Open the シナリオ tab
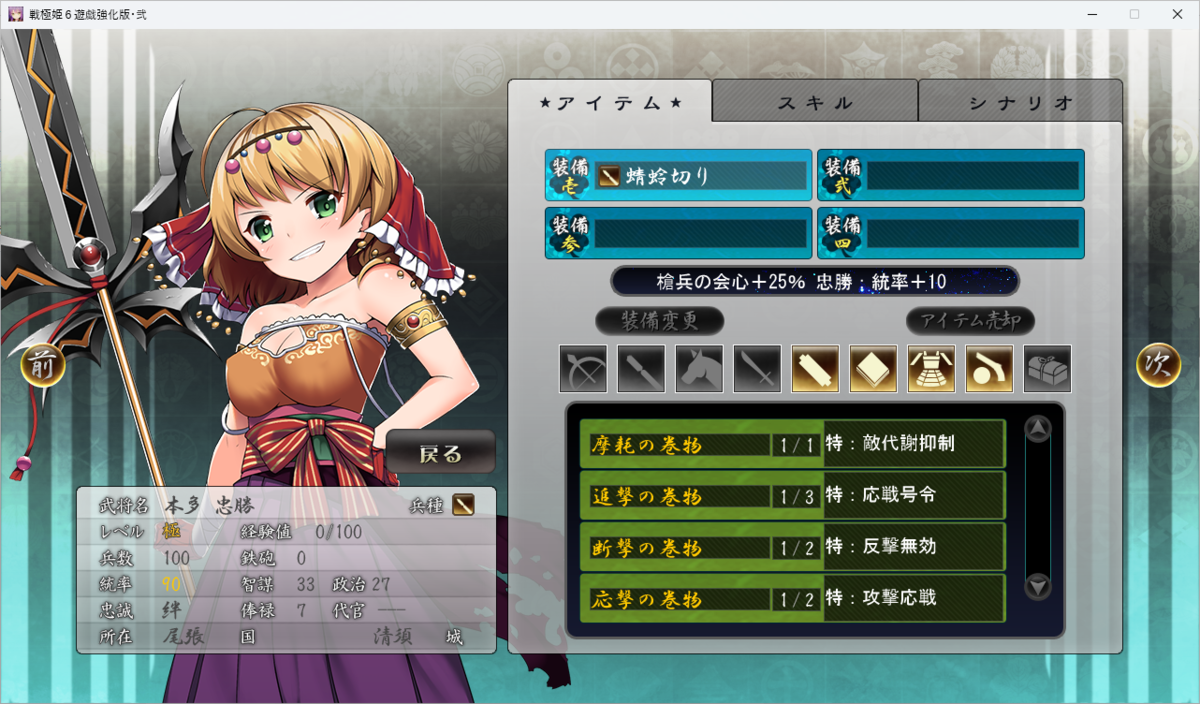1200x704 pixels. click(x=1020, y=102)
